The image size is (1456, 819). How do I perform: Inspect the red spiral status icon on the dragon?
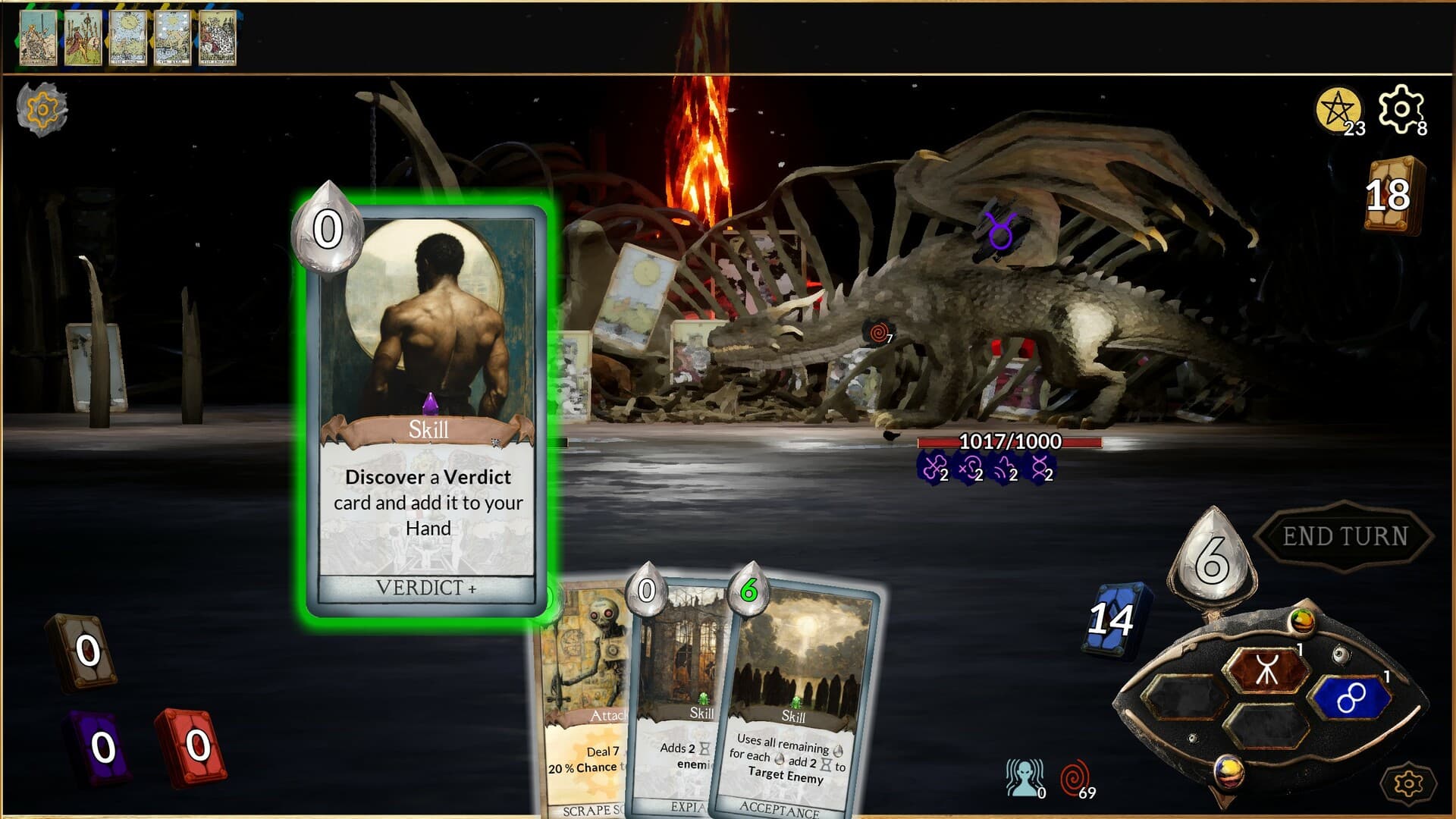click(x=877, y=333)
